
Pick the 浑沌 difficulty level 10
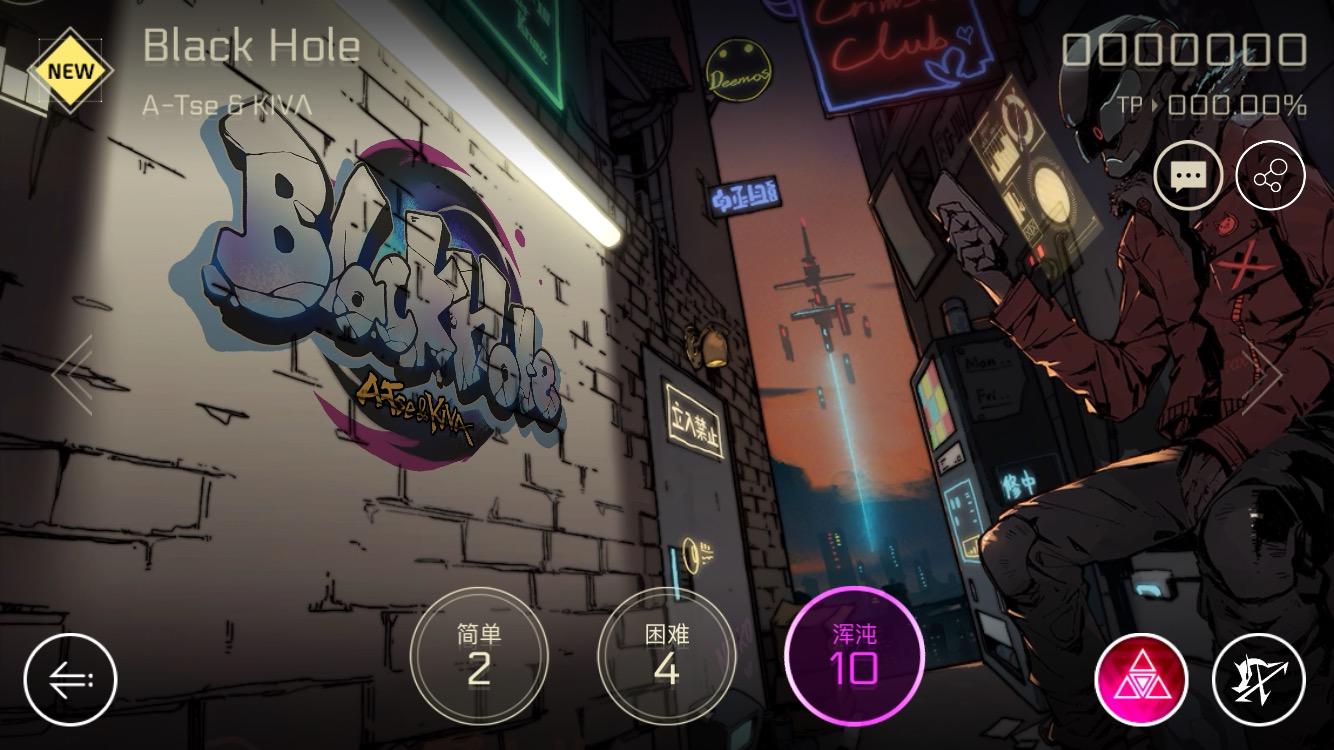854,655
